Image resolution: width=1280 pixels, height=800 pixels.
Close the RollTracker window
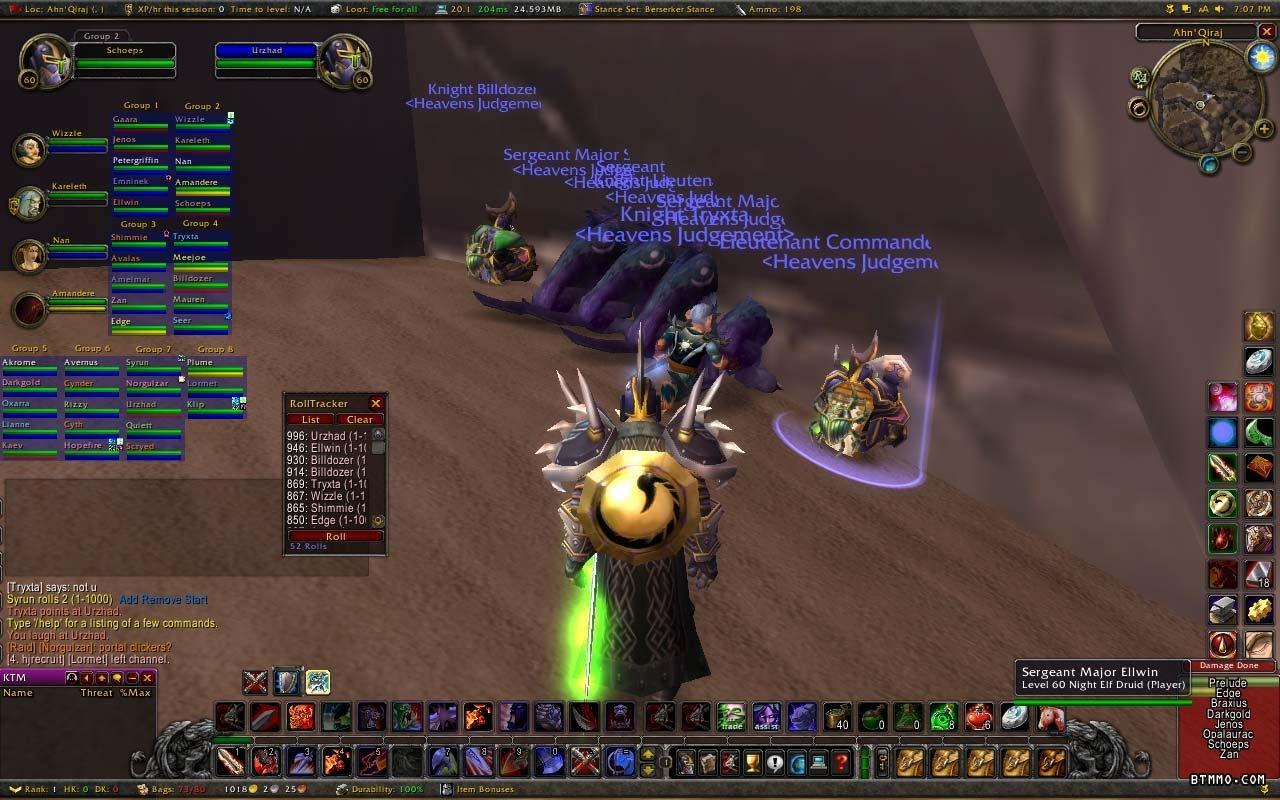(376, 404)
